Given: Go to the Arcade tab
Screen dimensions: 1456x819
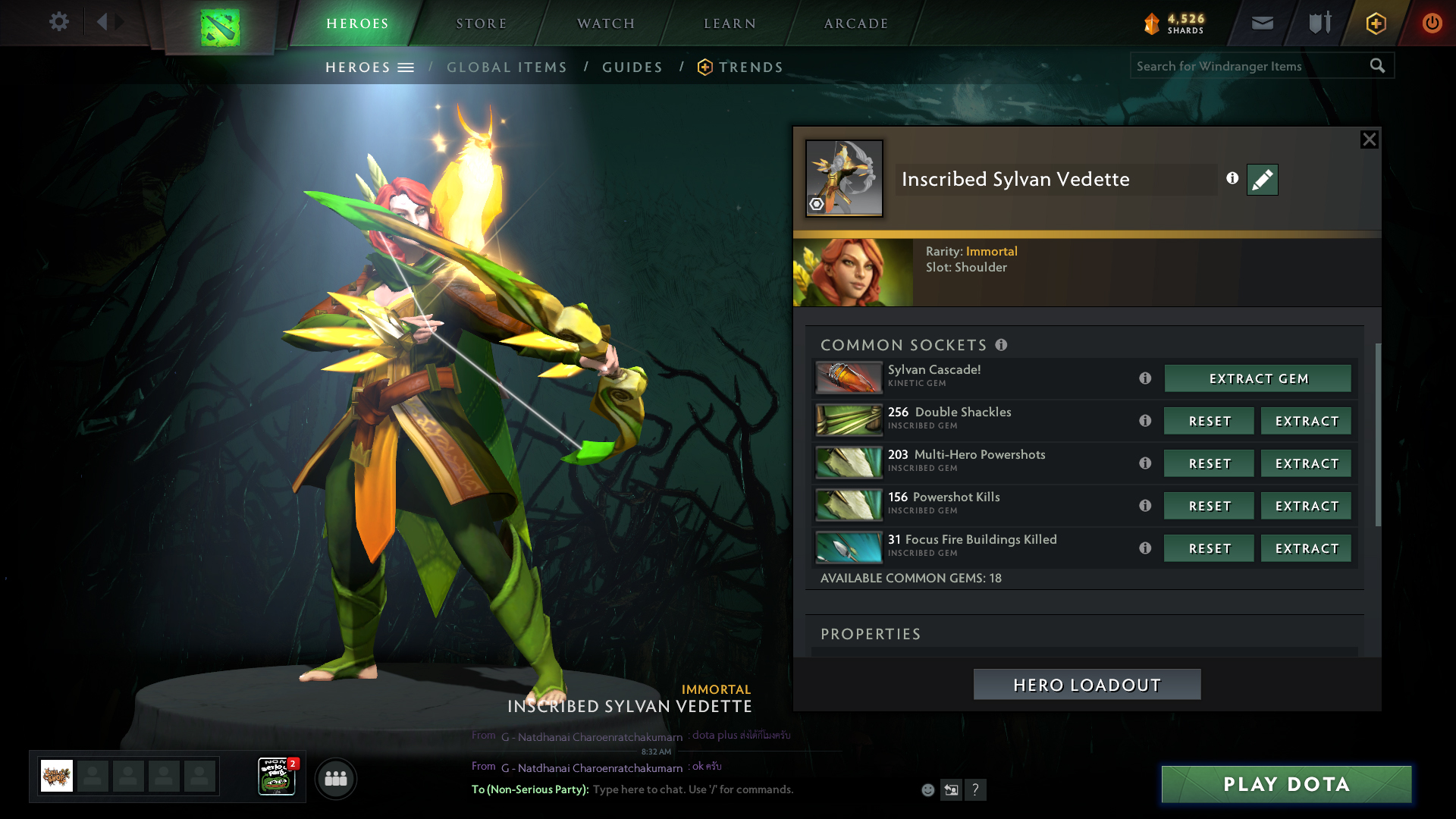Looking at the screenshot, I should (x=856, y=24).
